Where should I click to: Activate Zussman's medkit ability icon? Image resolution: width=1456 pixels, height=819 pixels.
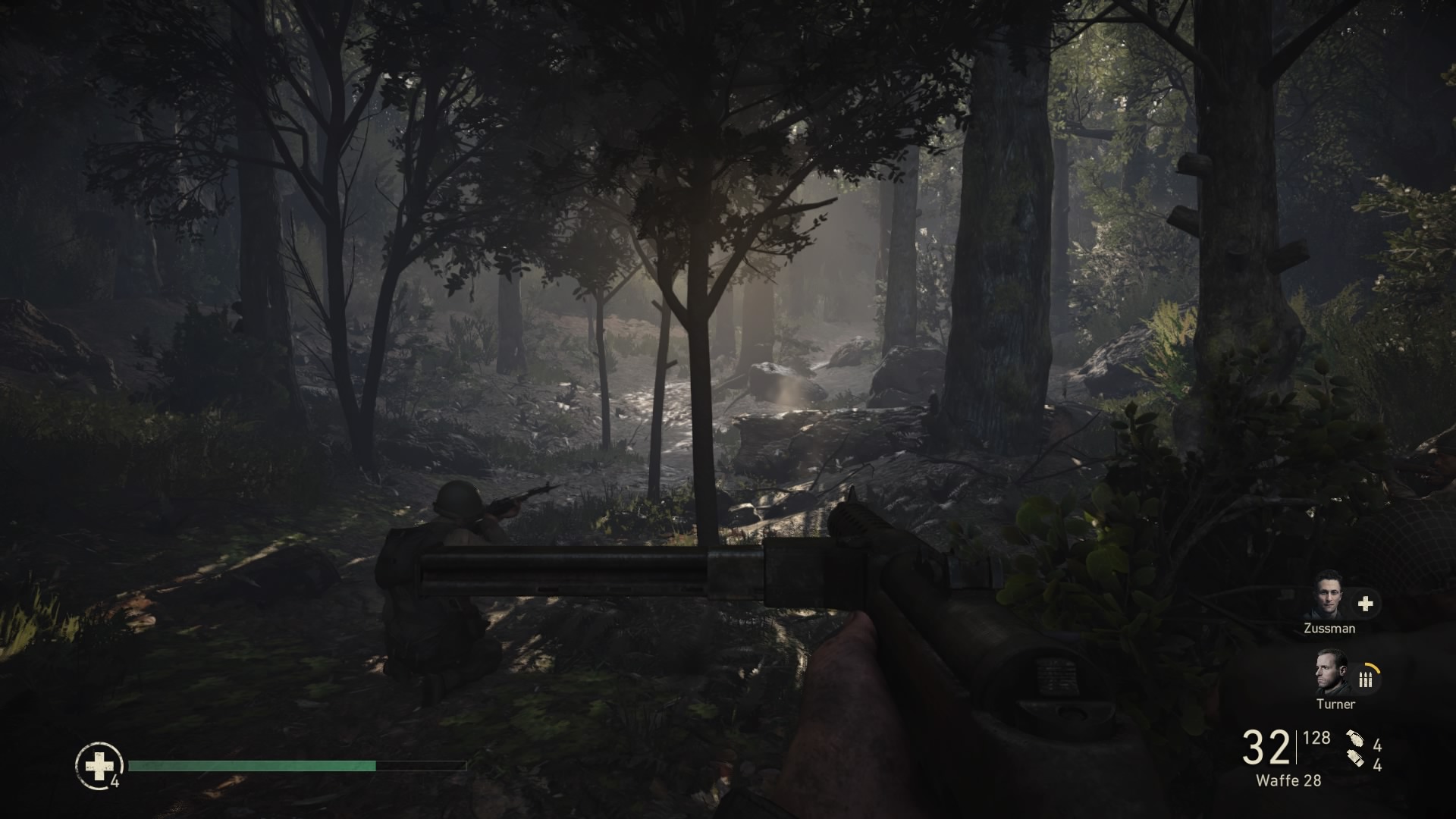point(1365,604)
